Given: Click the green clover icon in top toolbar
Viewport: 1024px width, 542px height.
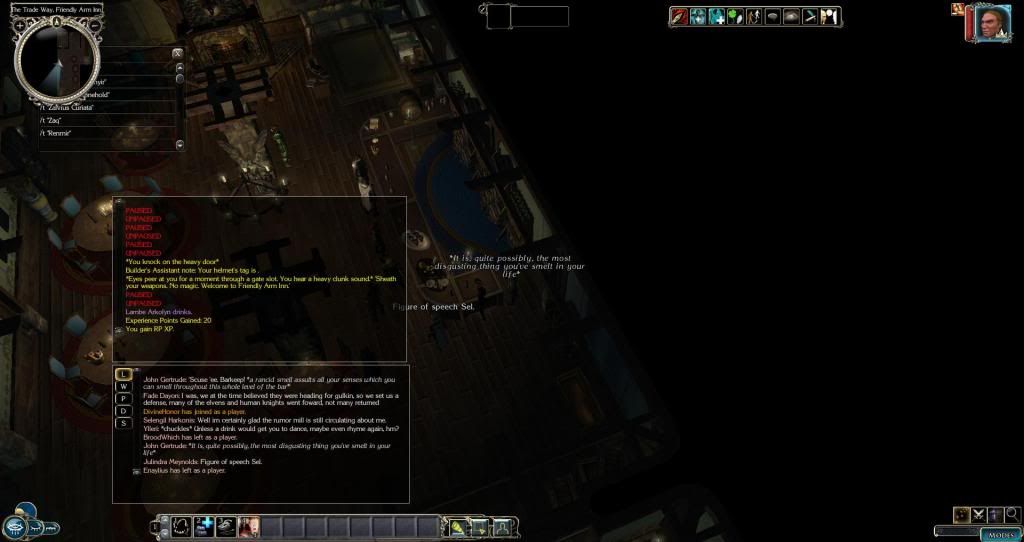Looking at the screenshot, I should 734,16.
